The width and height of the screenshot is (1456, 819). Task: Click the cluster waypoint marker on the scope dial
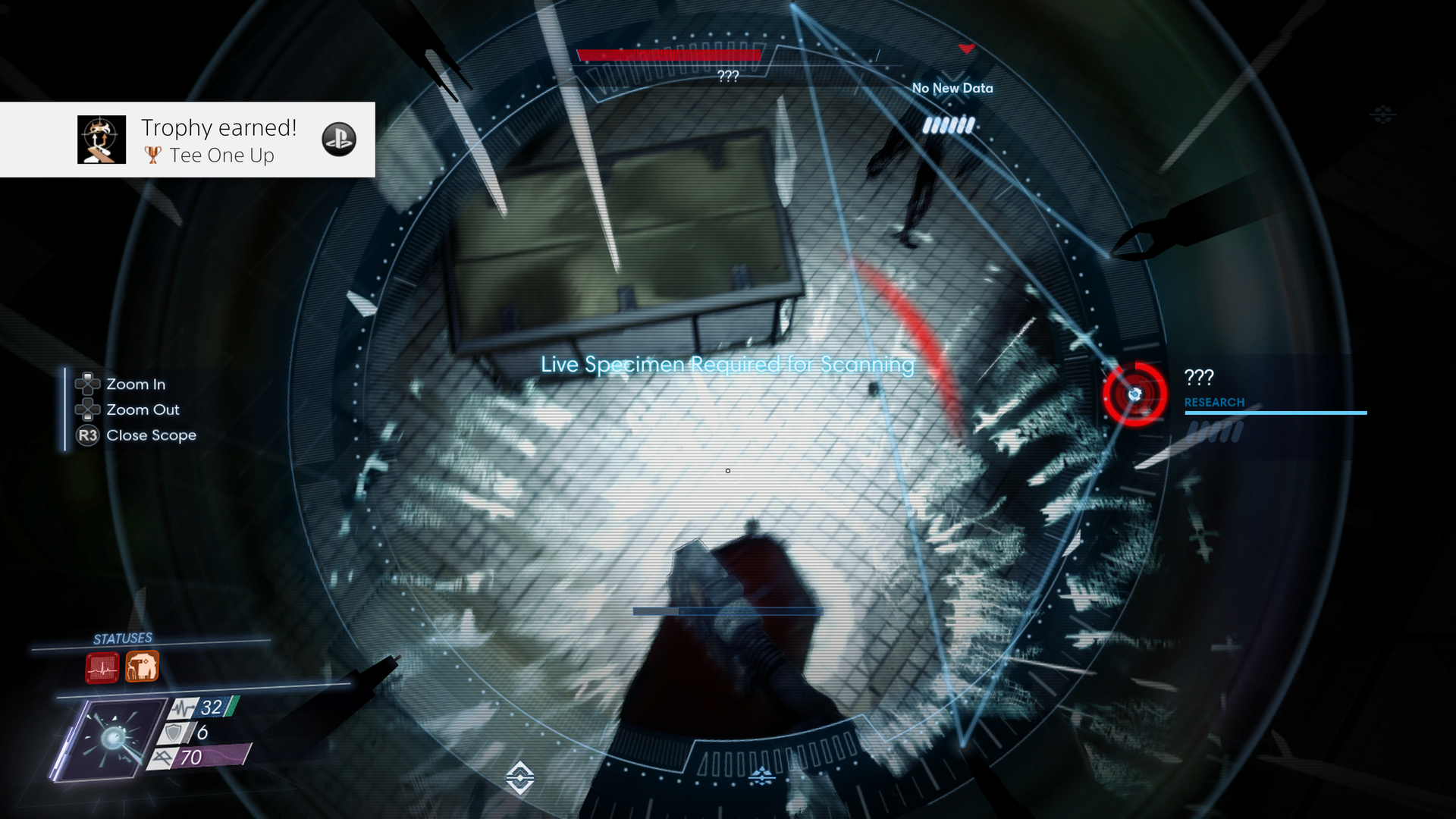pyautogui.click(x=761, y=775)
